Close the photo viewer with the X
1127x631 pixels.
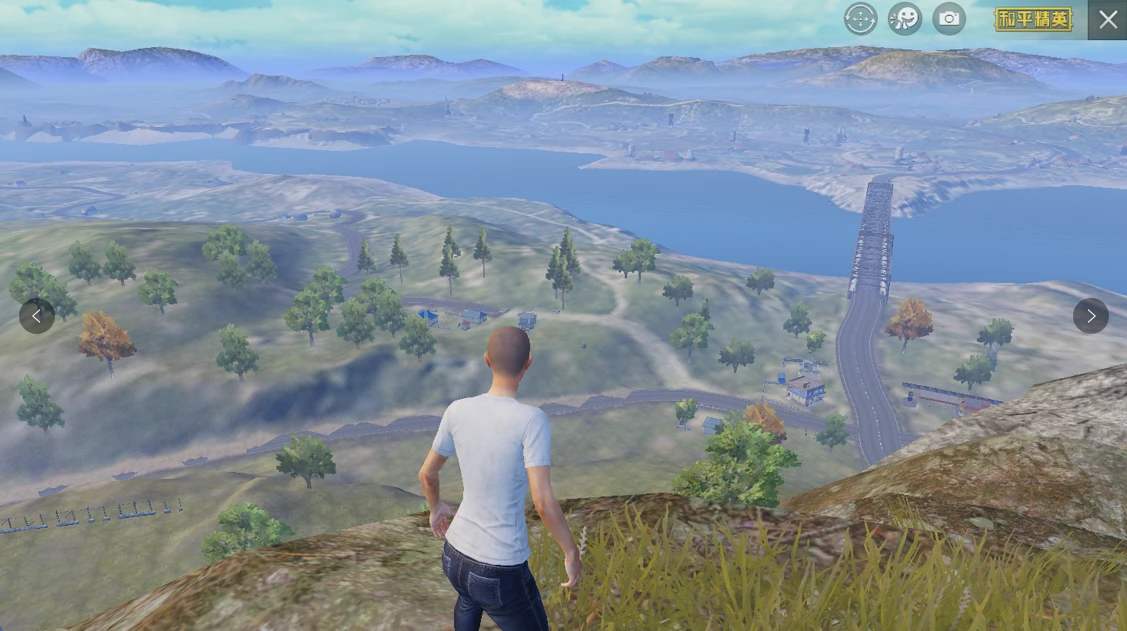tap(1107, 19)
